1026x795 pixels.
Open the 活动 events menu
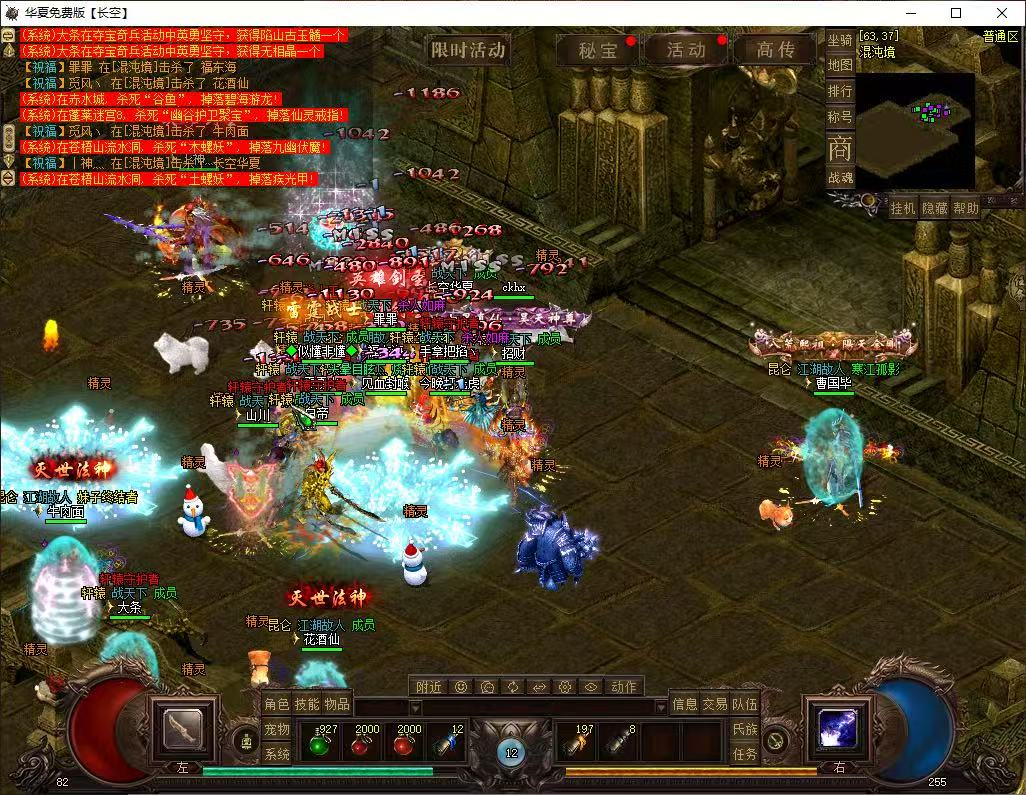tap(686, 50)
